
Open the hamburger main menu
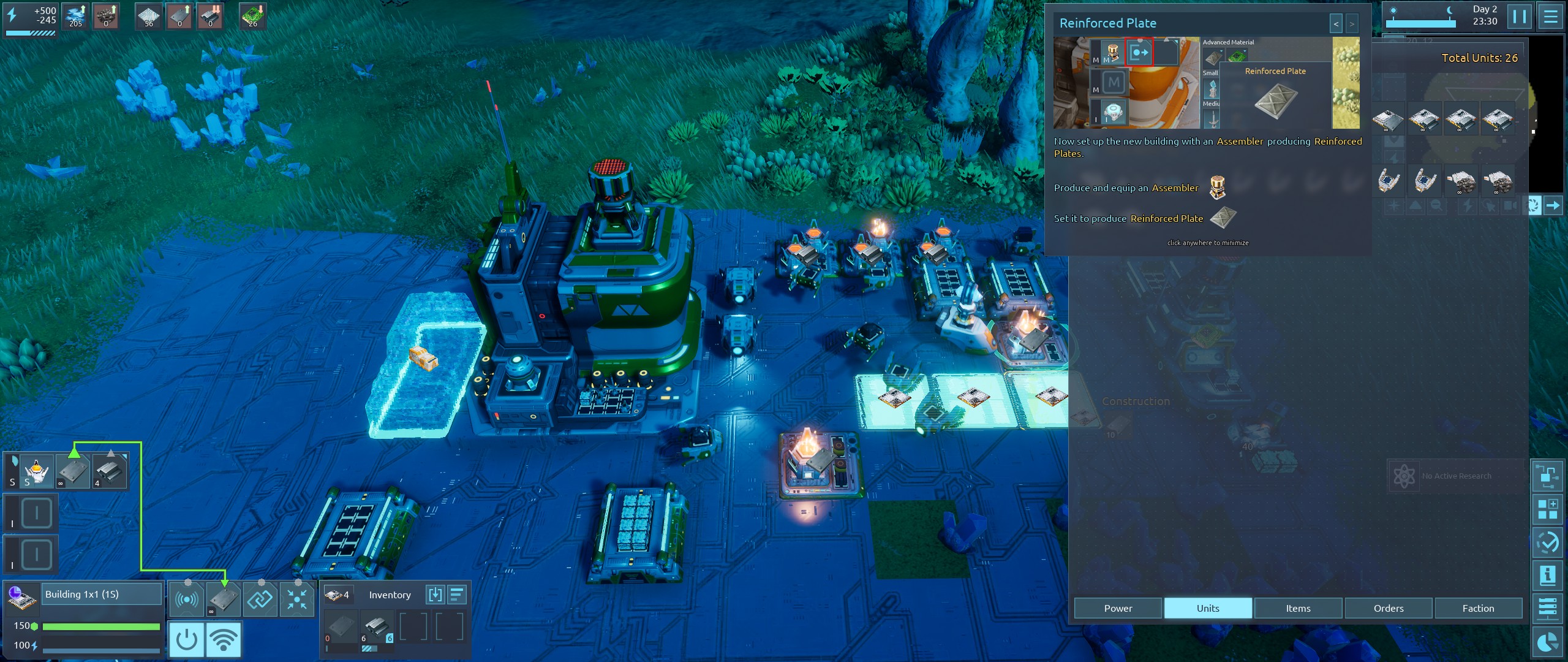[1550, 16]
